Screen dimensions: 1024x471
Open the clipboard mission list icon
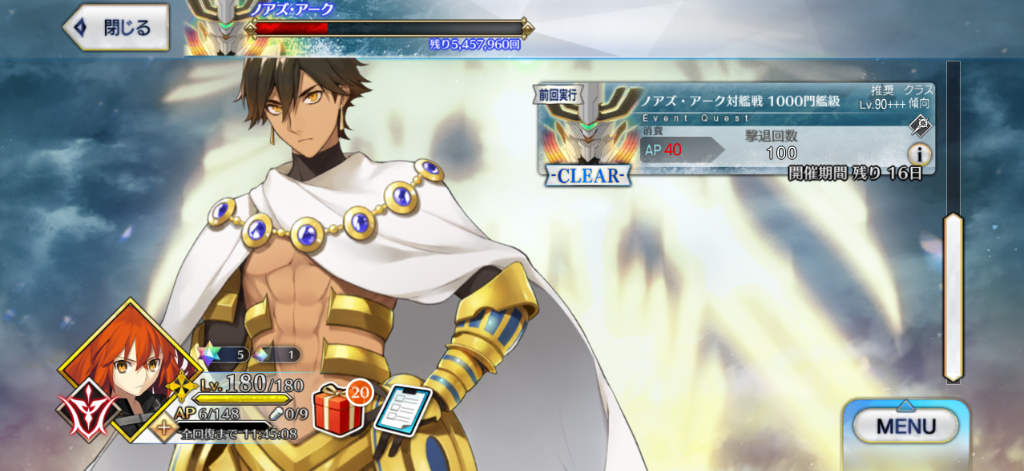402,409
